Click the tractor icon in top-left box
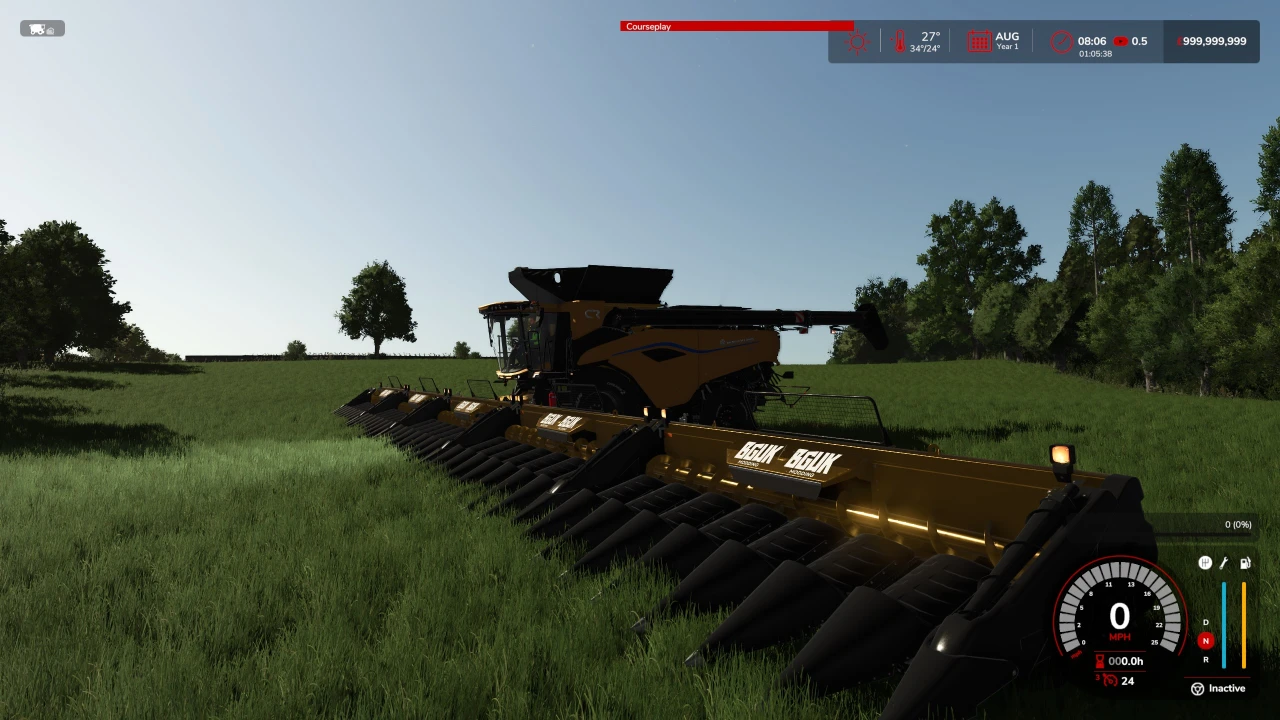Image resolution: width=1280 pixels, height=720 pixels. click(x=35, y=28)
